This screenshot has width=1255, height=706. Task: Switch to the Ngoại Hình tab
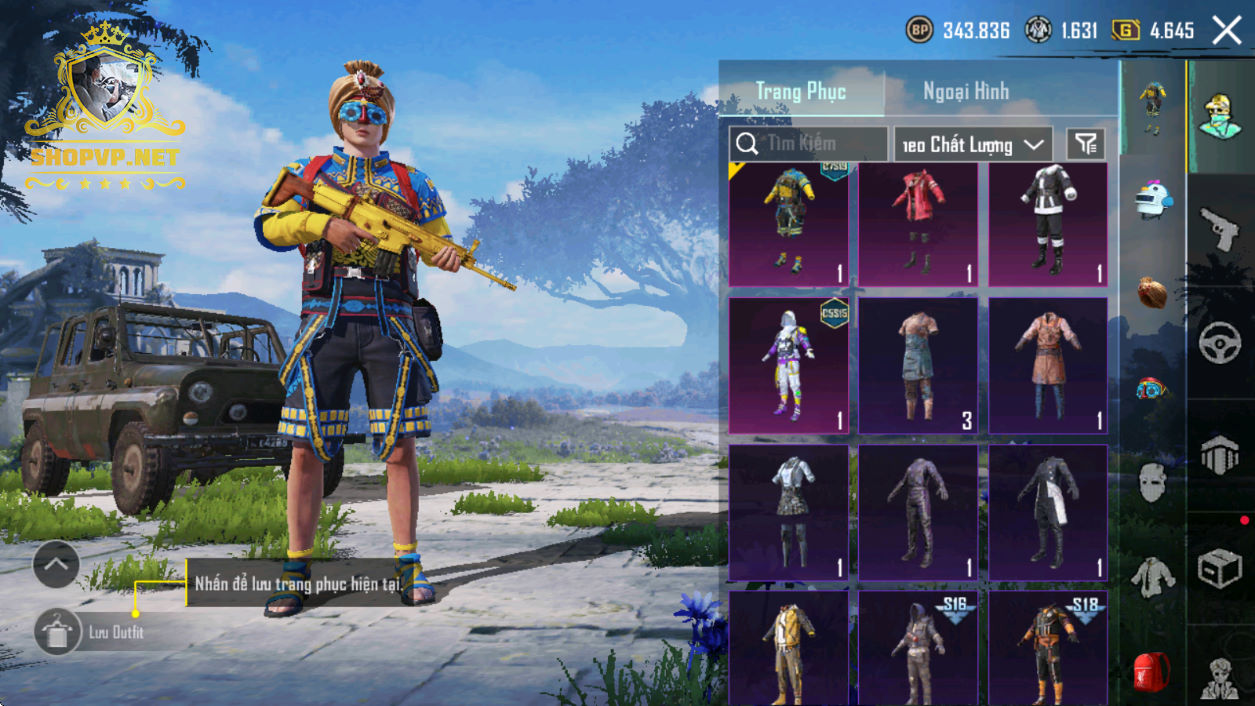pos(965,91)
